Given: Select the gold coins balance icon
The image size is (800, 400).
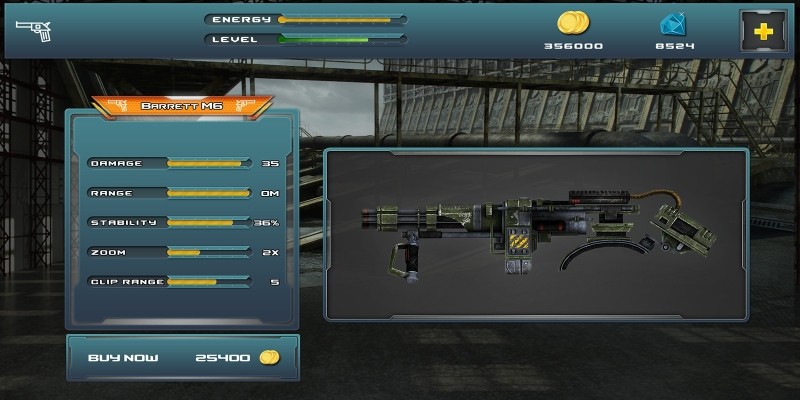Looking at the screenshot, I should pos(573,23).
